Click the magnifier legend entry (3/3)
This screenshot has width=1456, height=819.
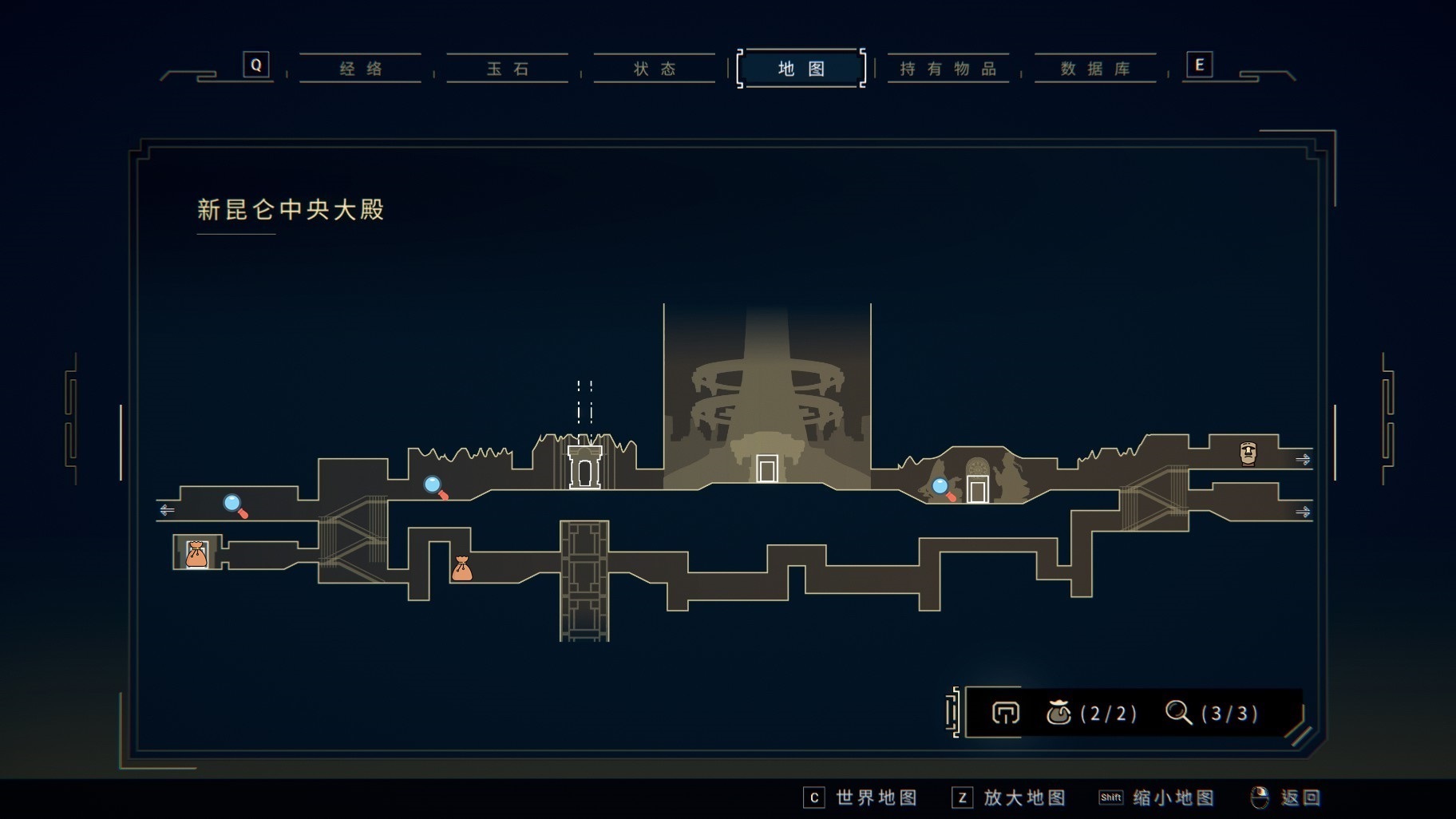coord(1212,712)
